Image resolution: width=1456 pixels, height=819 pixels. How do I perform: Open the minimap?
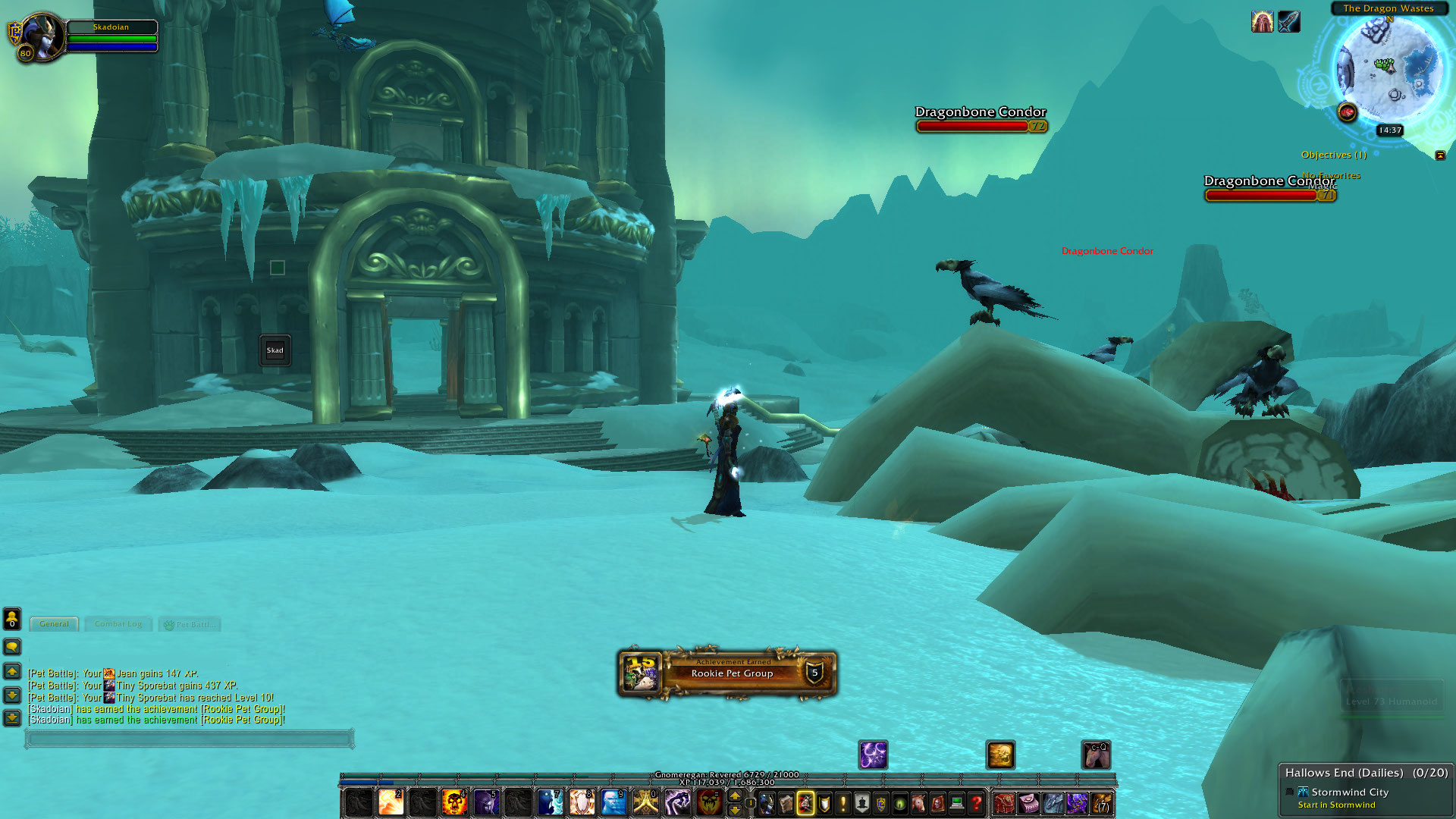click(1388, 68)
